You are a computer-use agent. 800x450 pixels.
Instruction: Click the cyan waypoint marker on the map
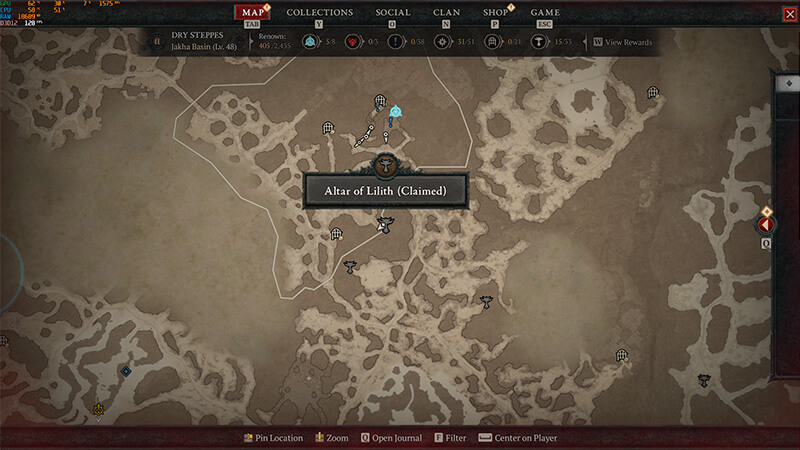coord(396,111)
